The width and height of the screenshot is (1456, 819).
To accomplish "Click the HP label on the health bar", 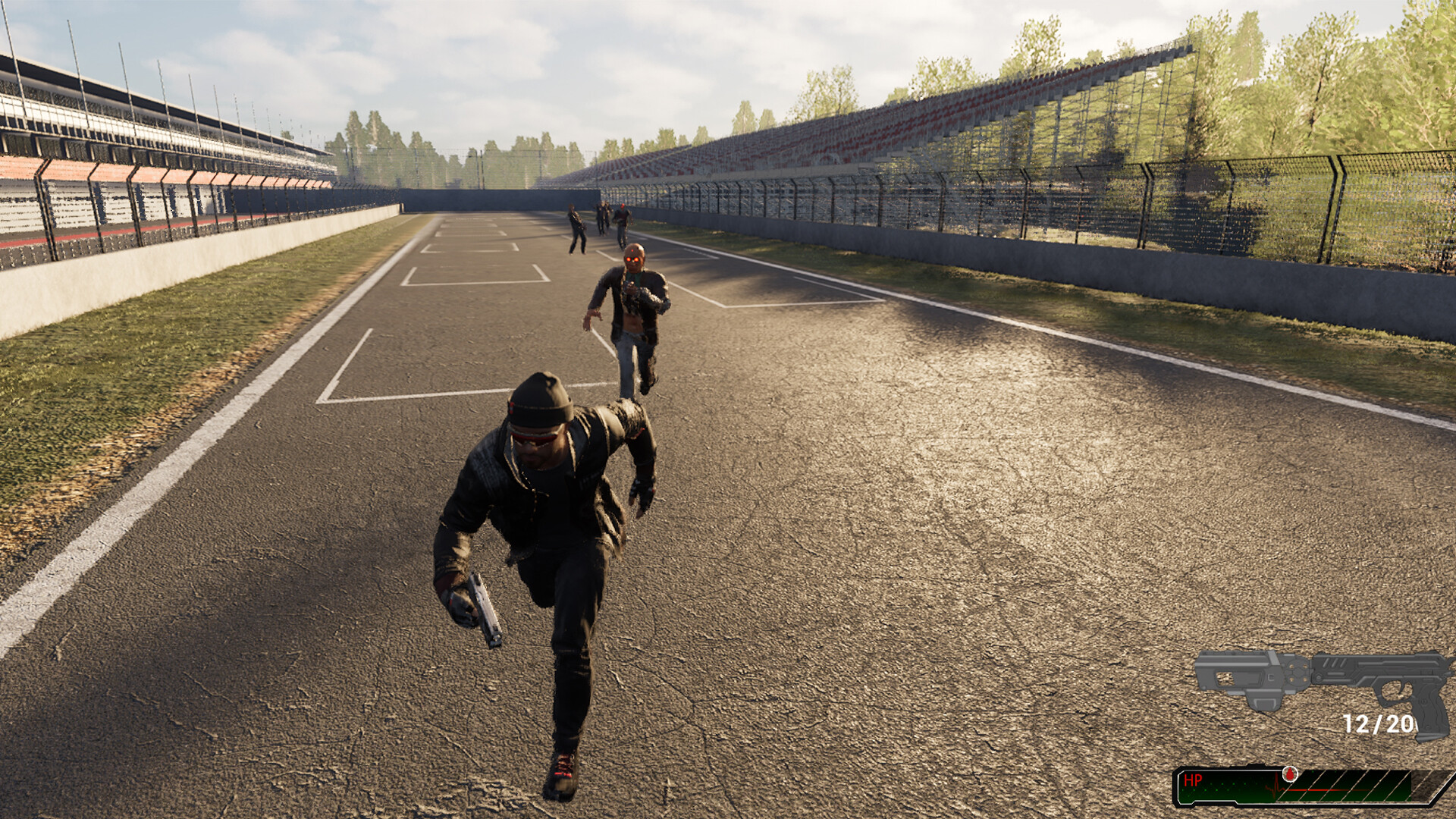I will tap(1194, 780).
